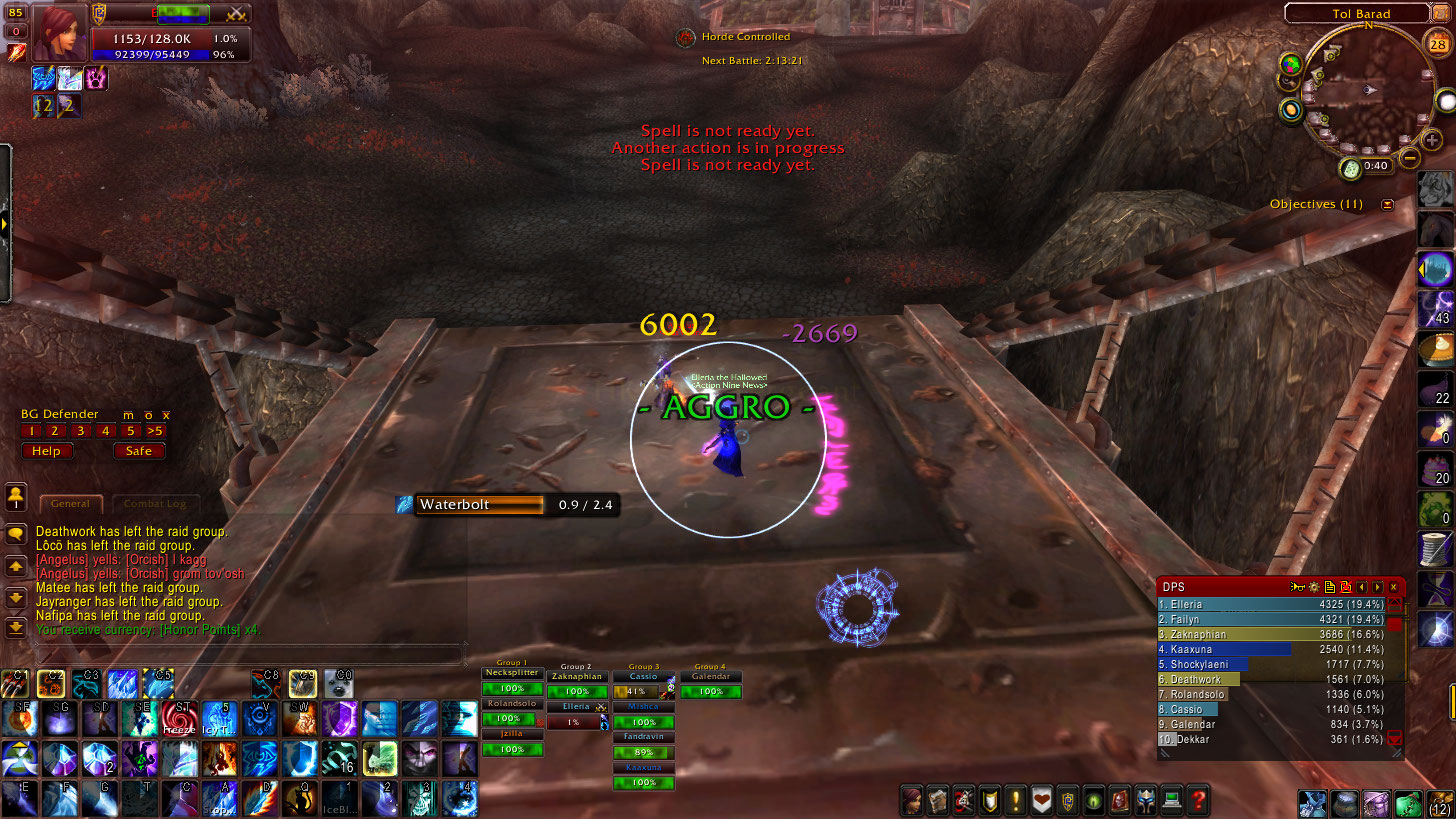Screen dimensions: 1456x819
Task: Open the backpack bag showing 12 slots
Action: pyautogui.click(x=1439, y=802)
